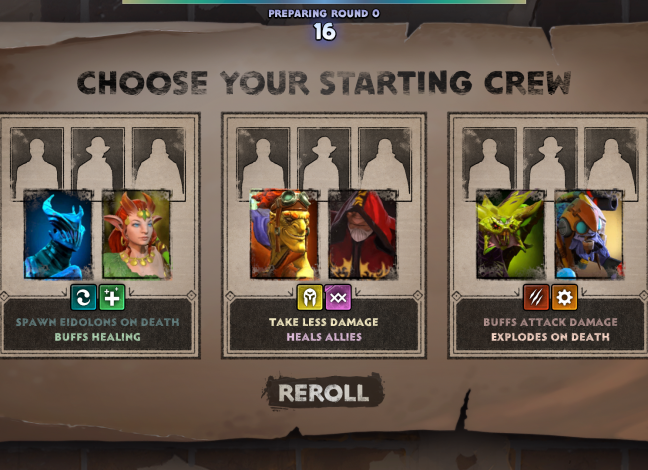Click the green plus healing trait icon
The height and width of the screenshot is (470, 648).
112,298
